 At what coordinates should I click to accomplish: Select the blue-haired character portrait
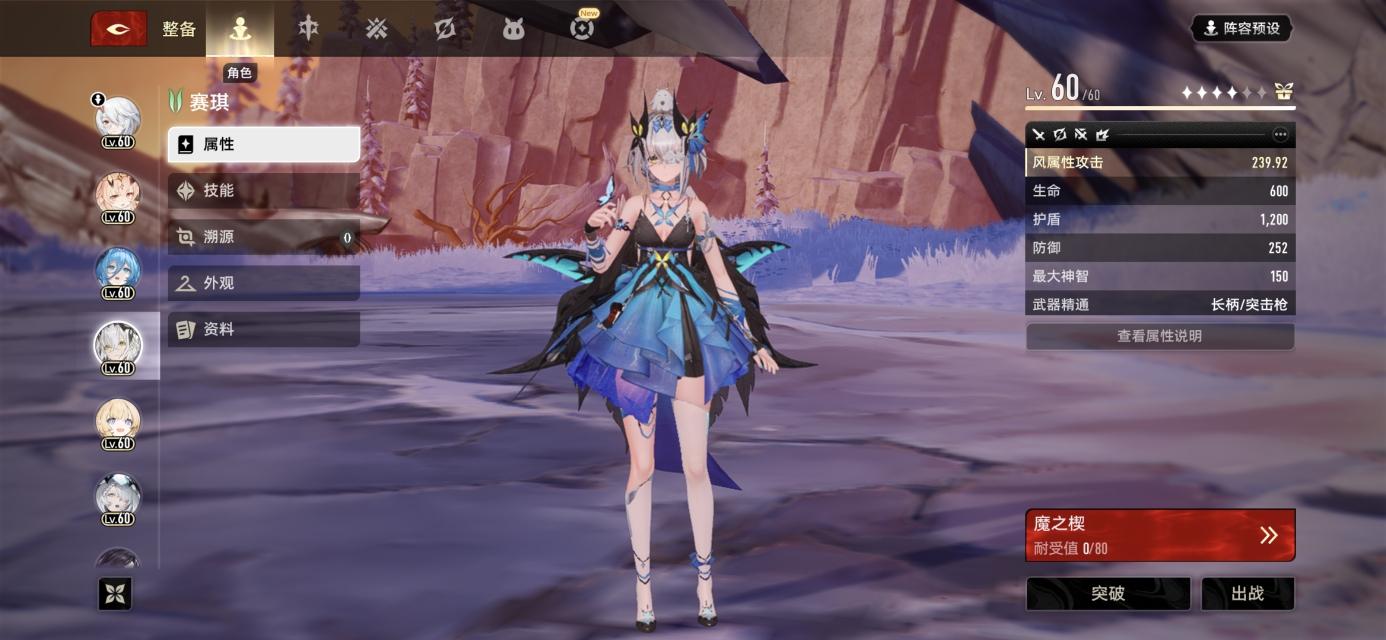(118, 269)
